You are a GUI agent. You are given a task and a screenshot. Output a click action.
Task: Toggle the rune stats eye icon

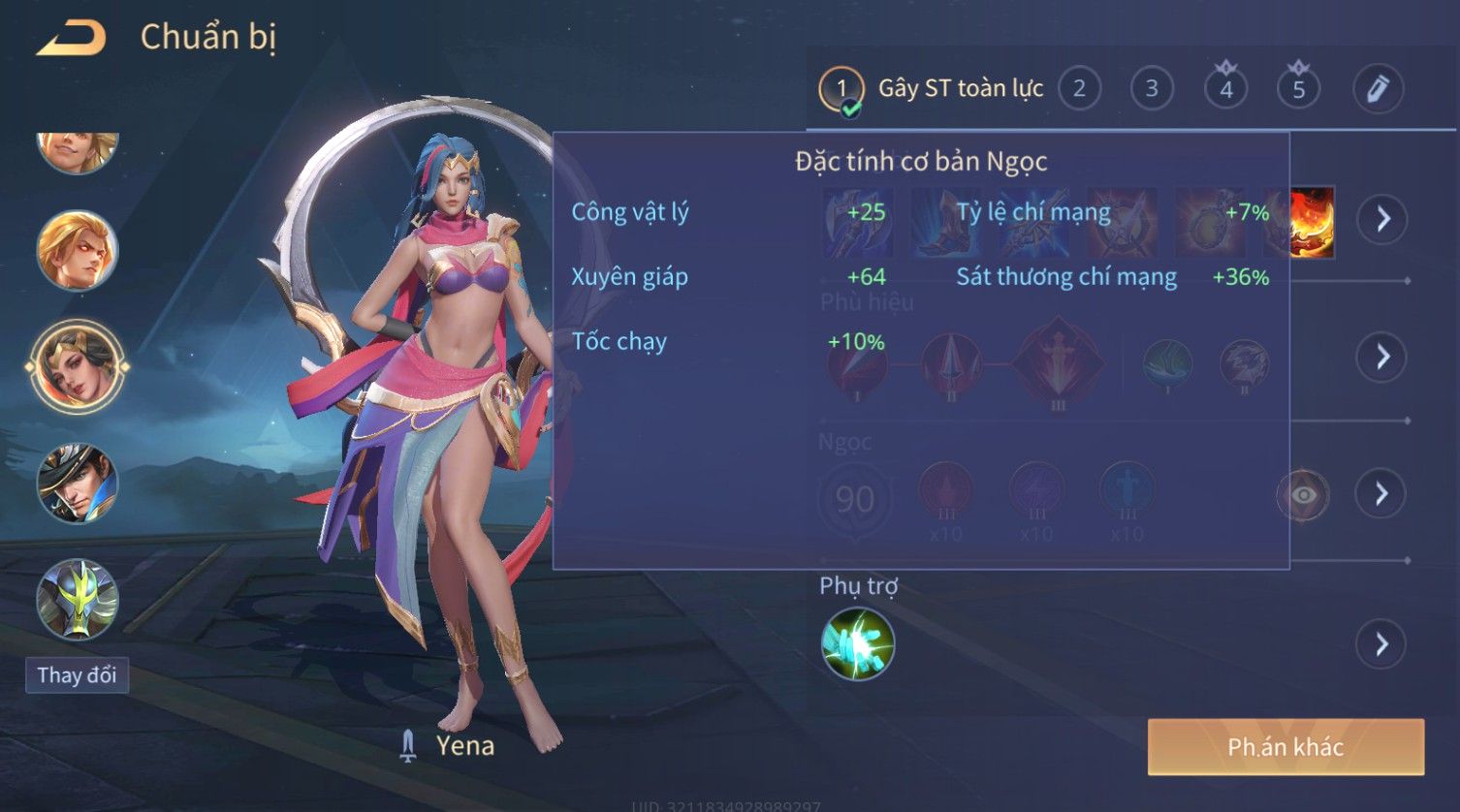[1303, 495]
